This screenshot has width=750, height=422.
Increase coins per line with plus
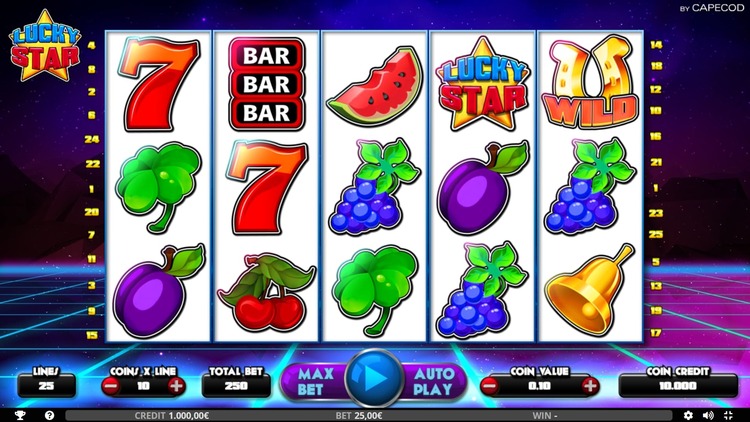coord(176,385)
